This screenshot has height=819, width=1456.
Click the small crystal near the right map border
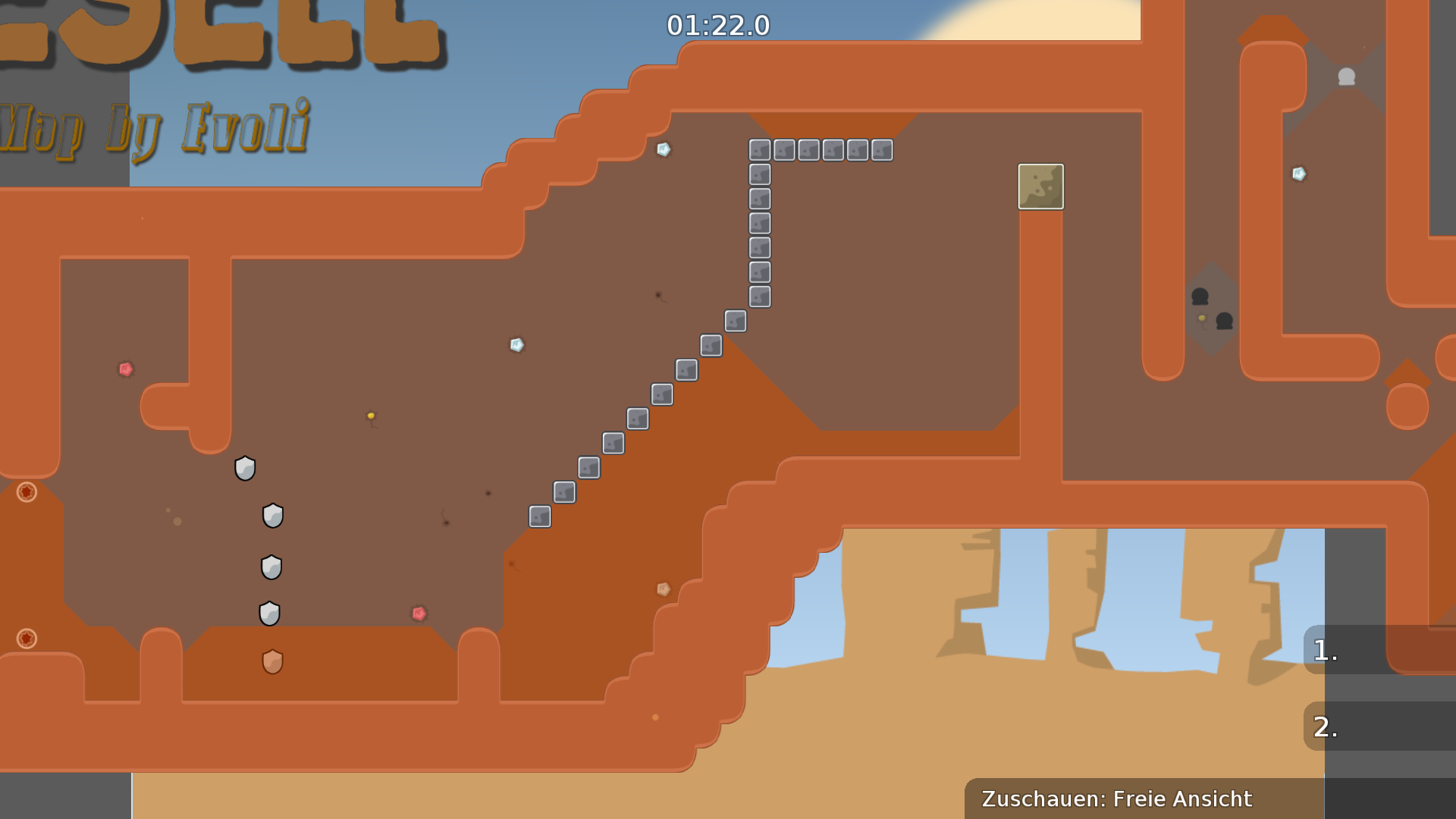[1298, 173]
